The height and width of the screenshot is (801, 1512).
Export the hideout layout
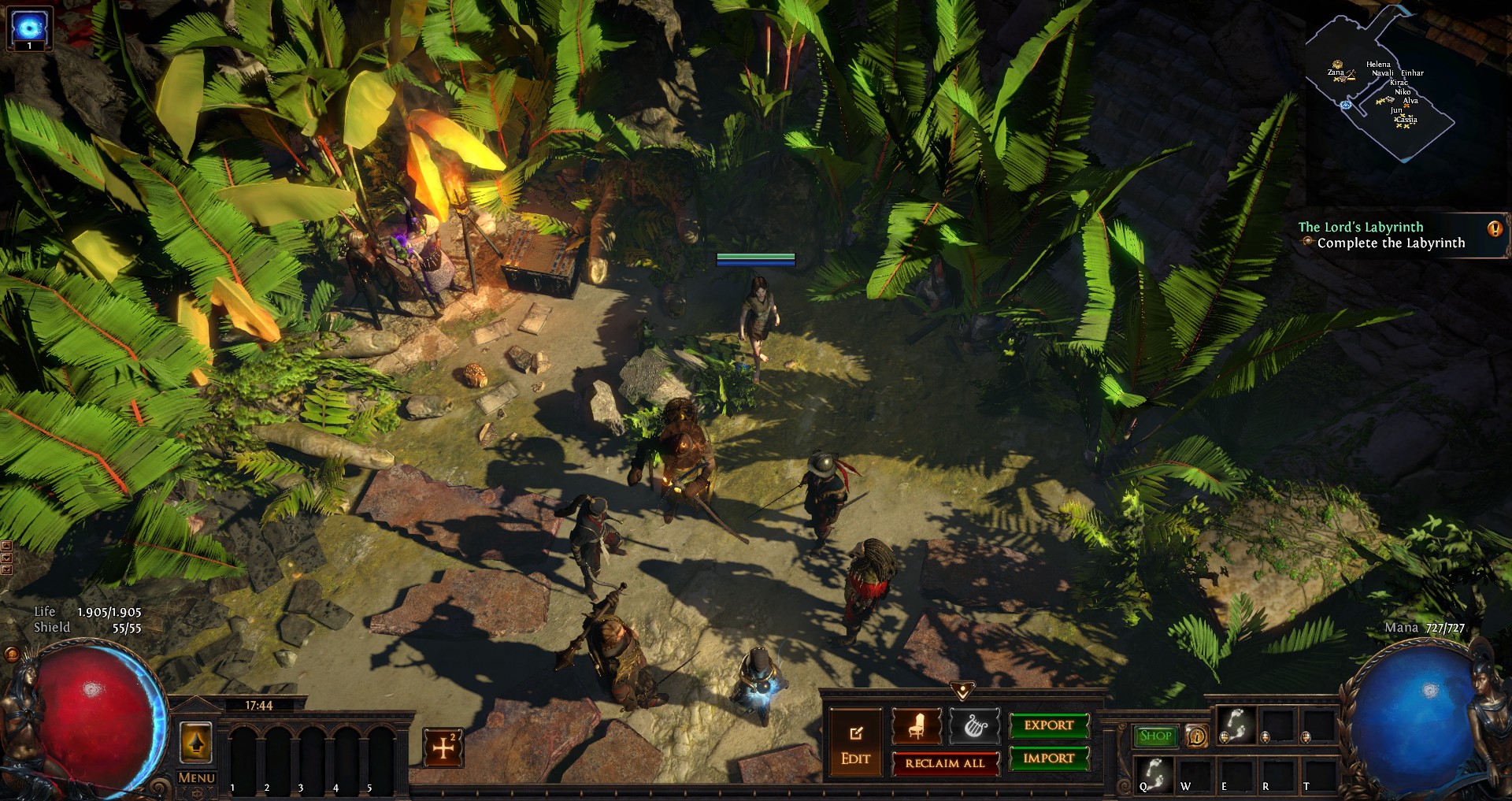point(1049,725)
